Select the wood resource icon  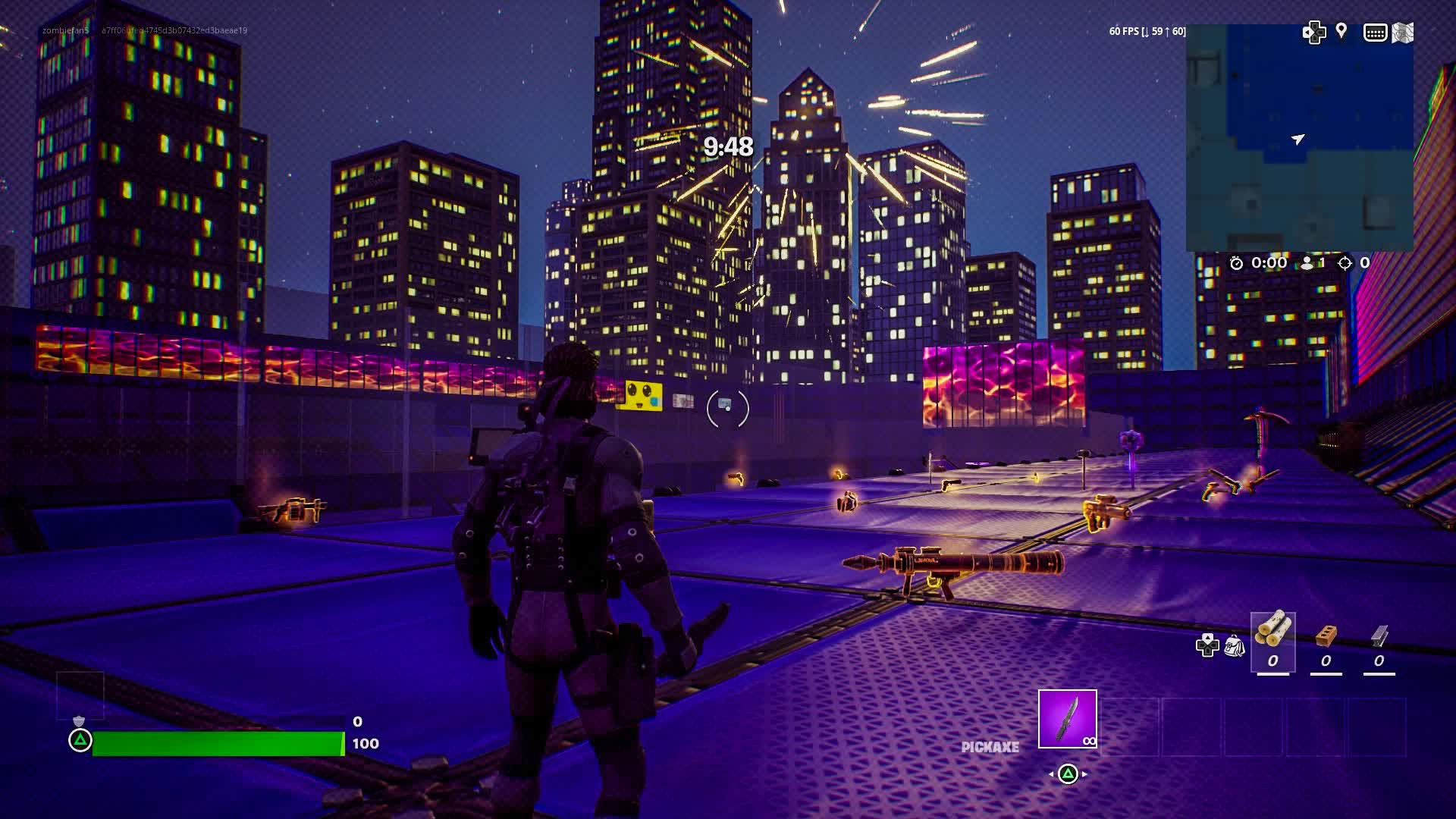click(x=1273, y=639)
